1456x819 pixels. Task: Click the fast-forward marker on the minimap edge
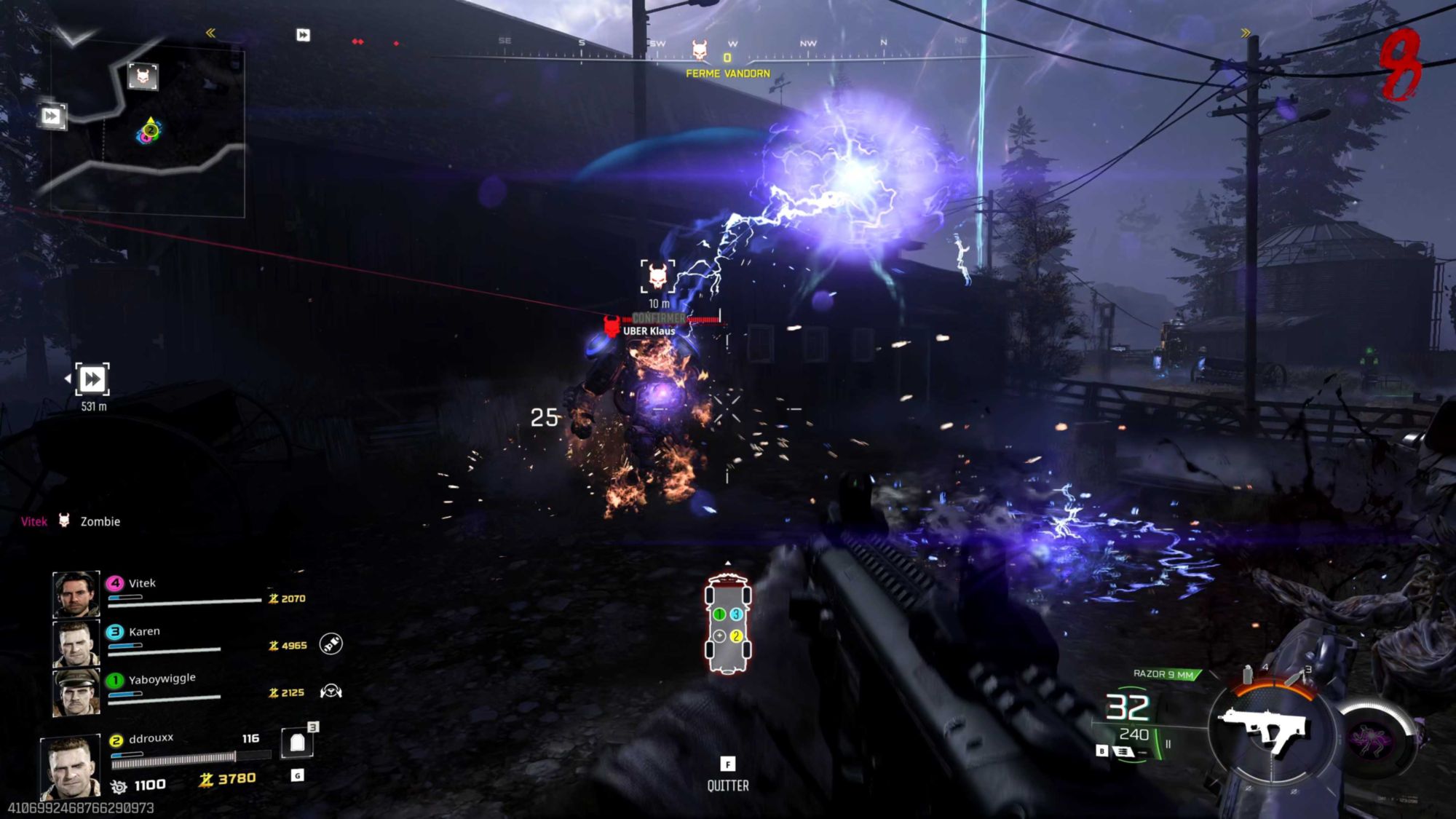[51, 116]
